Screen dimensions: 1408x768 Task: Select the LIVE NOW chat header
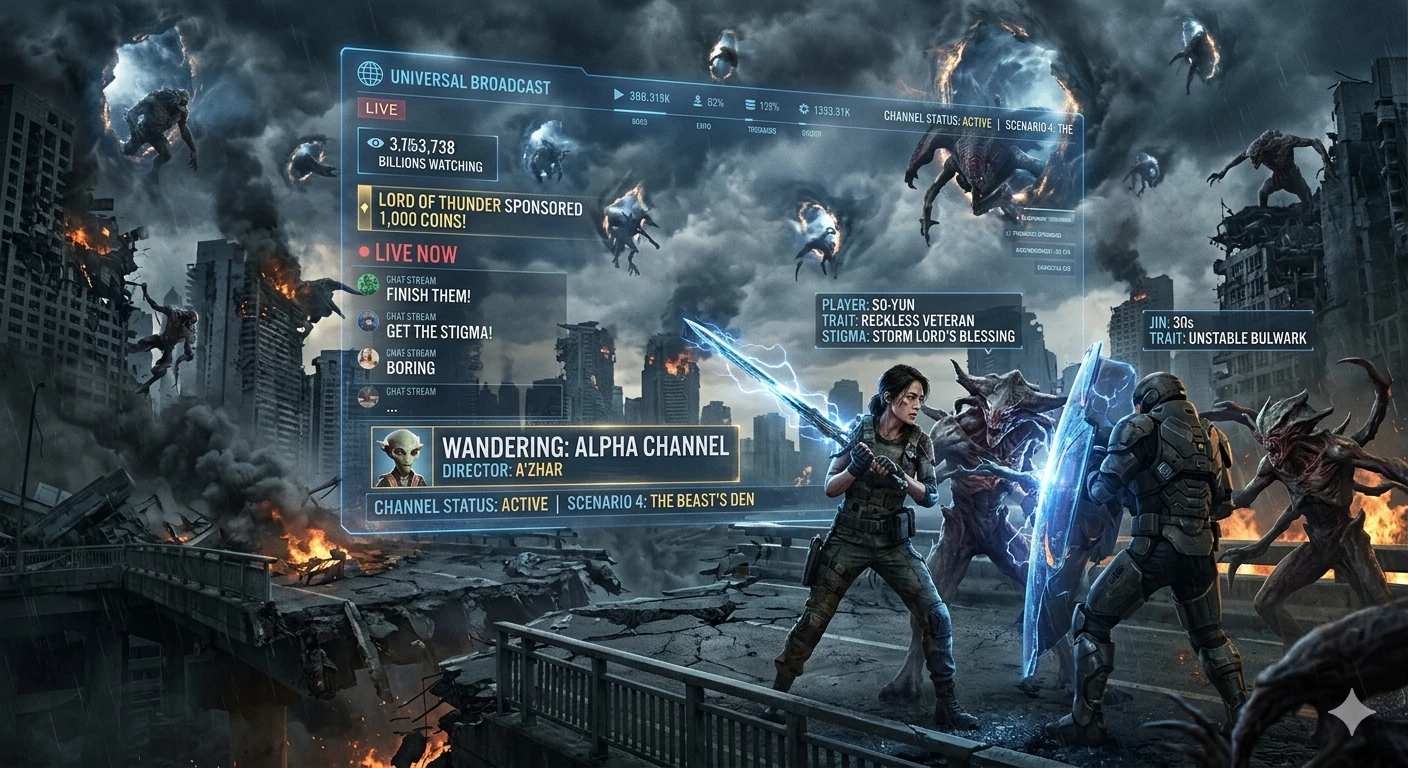click(x=408, y=253)
